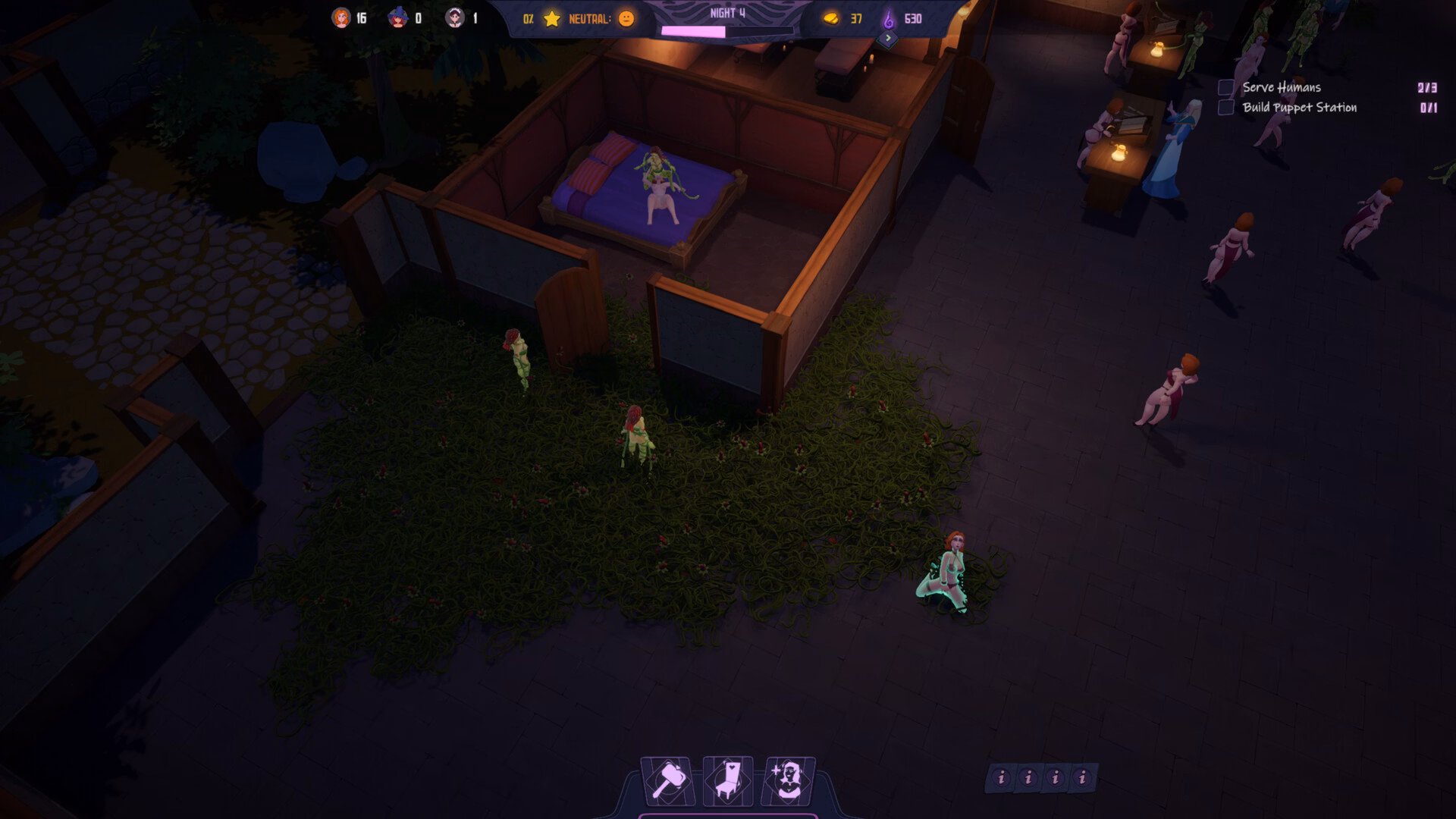This screenshot has height=819, width=1456.
Task: Click the neutral smiley face icon
Action: click(626, 19)
